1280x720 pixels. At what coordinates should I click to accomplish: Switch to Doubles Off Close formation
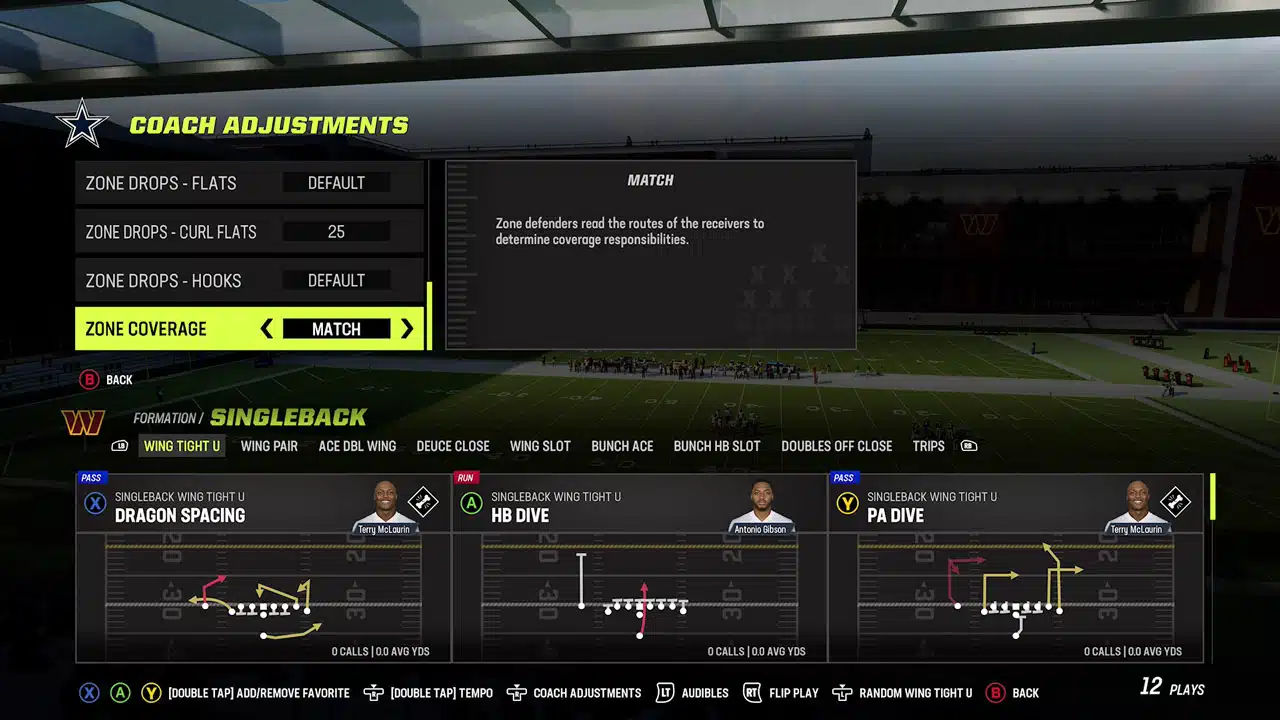[837, 446]
